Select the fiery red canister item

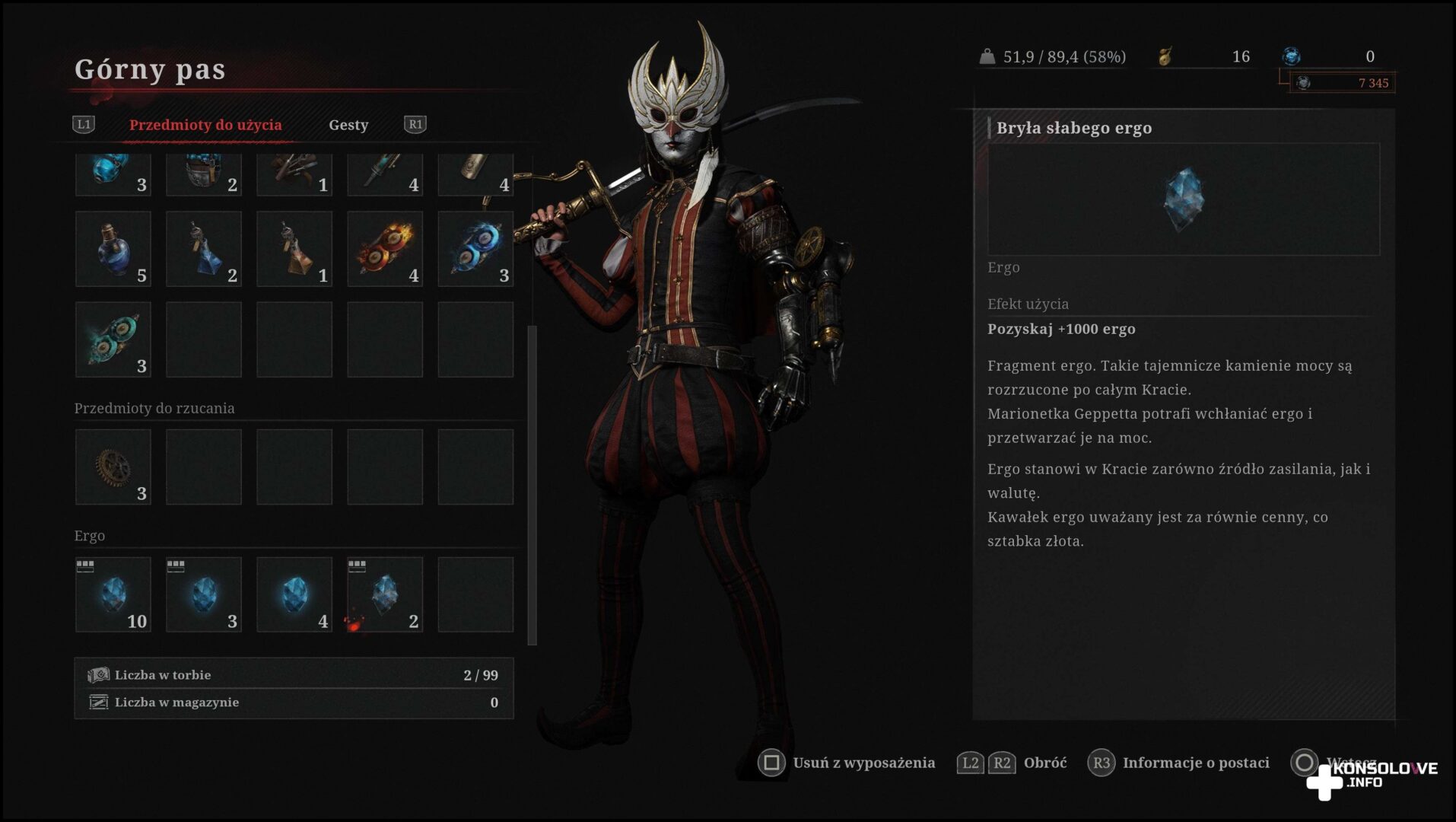click(385, 249)
